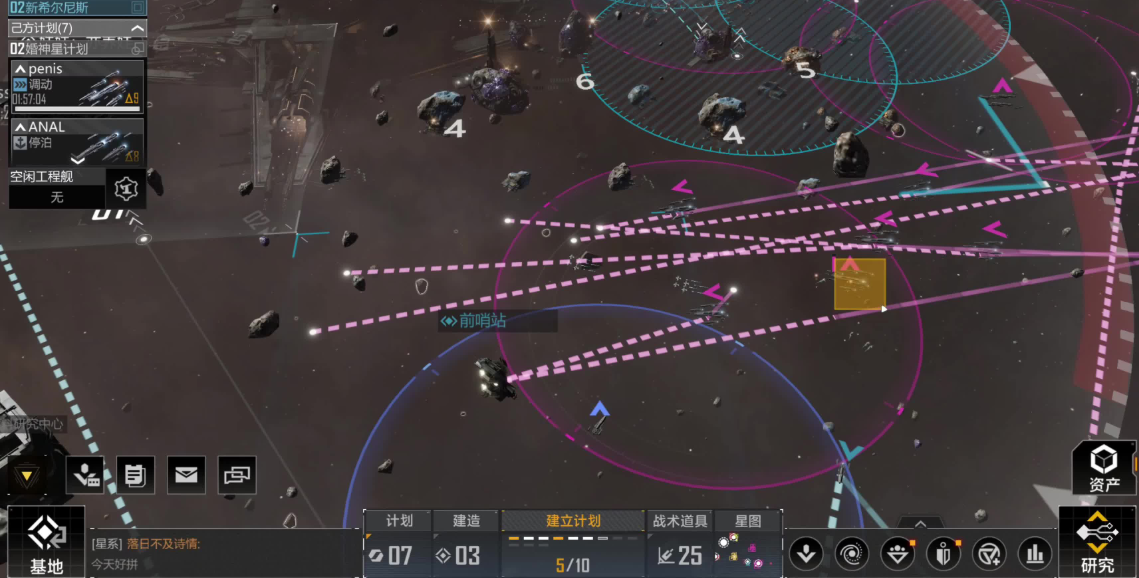Viewport: 1139px width, 578px height.
Task: Collapse the 己方计划(7) plan list
Action: [x=137, y=28]
